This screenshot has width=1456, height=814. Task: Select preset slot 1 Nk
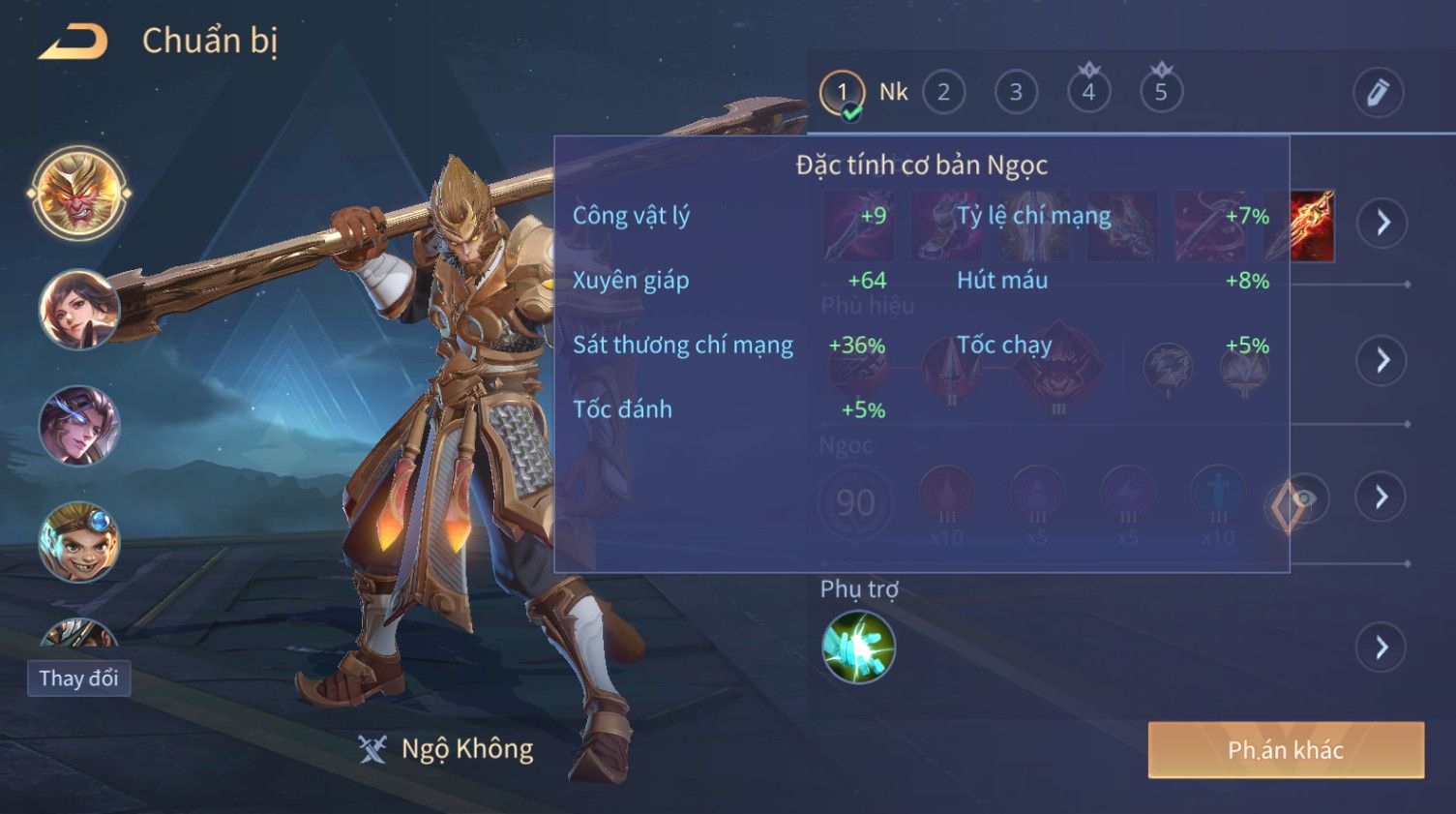tap(843, 93)
